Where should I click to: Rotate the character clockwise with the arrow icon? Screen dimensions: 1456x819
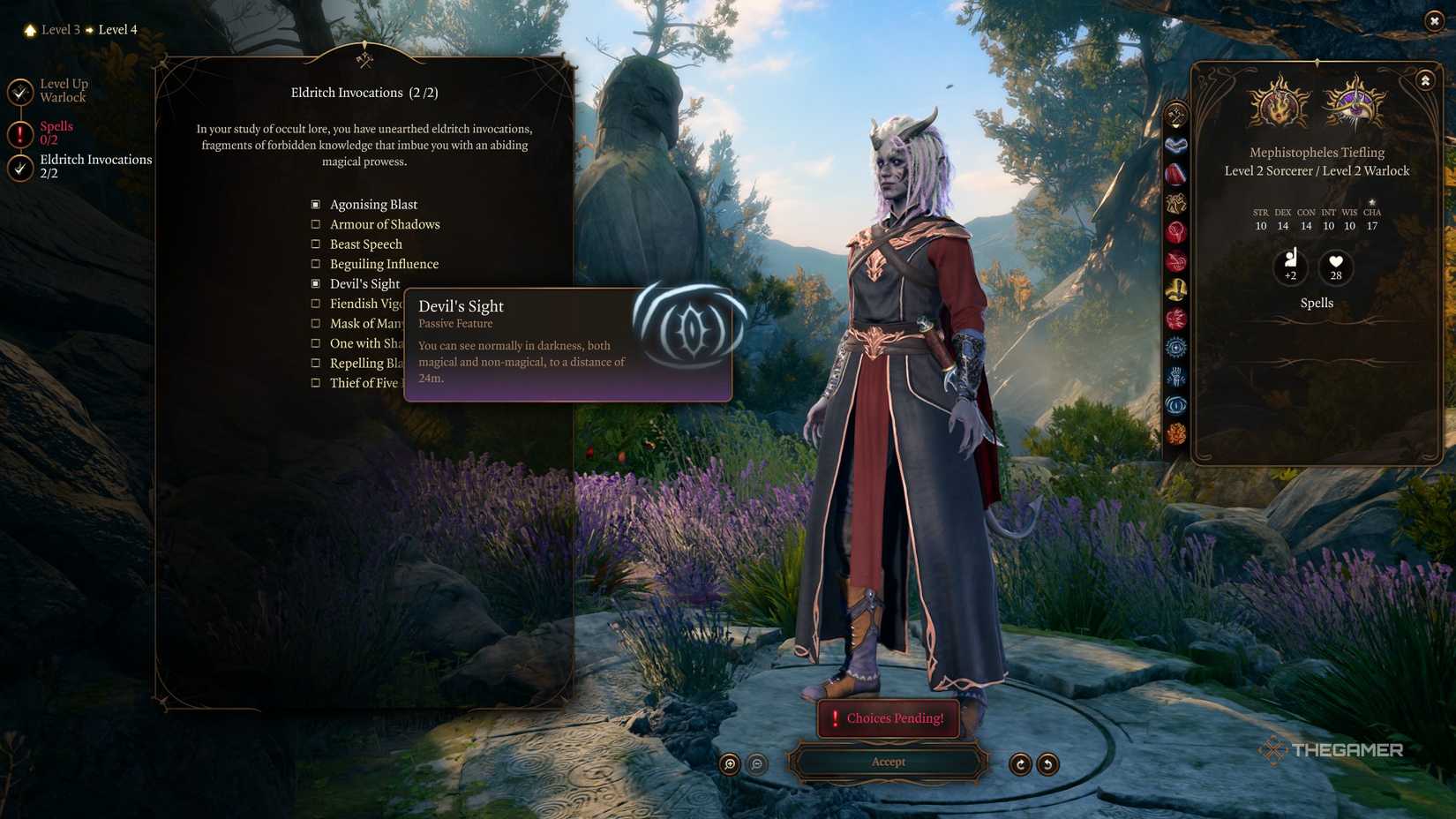point(1021,763)
